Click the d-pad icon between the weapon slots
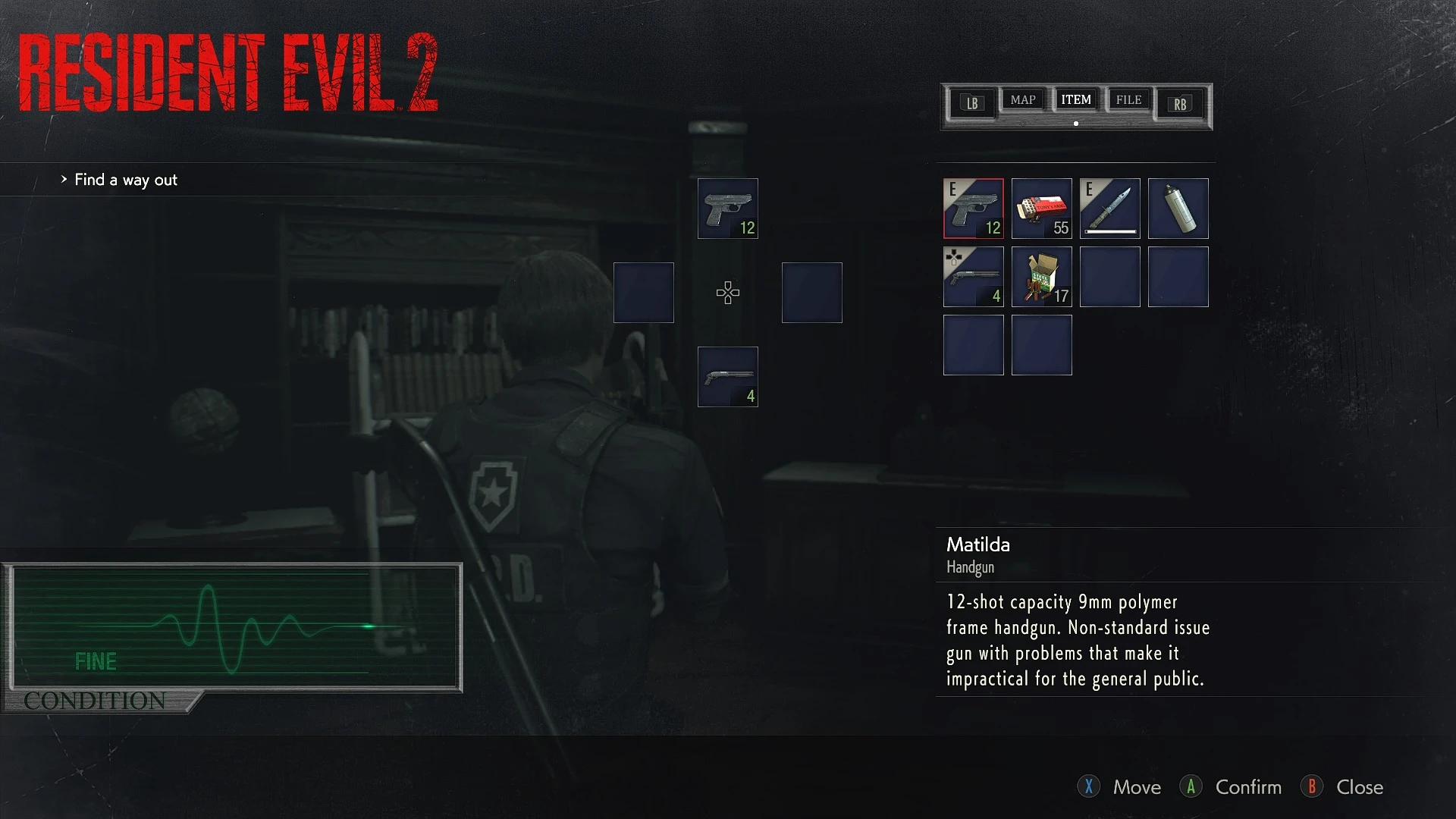 pyautogui.click(x=727, y=293)
